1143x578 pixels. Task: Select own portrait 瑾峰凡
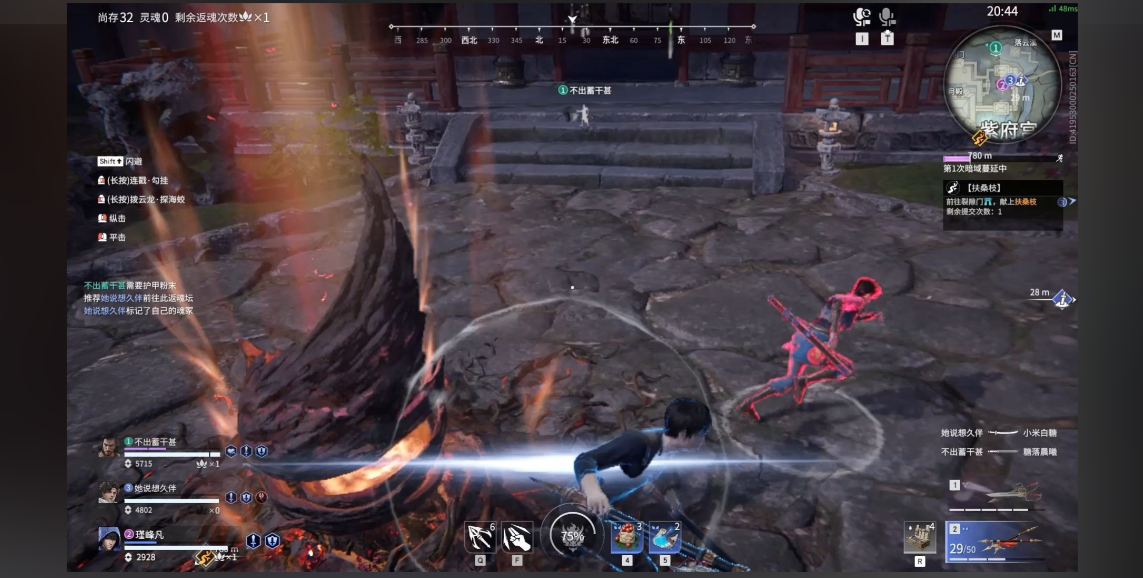(x=109, y=540)
